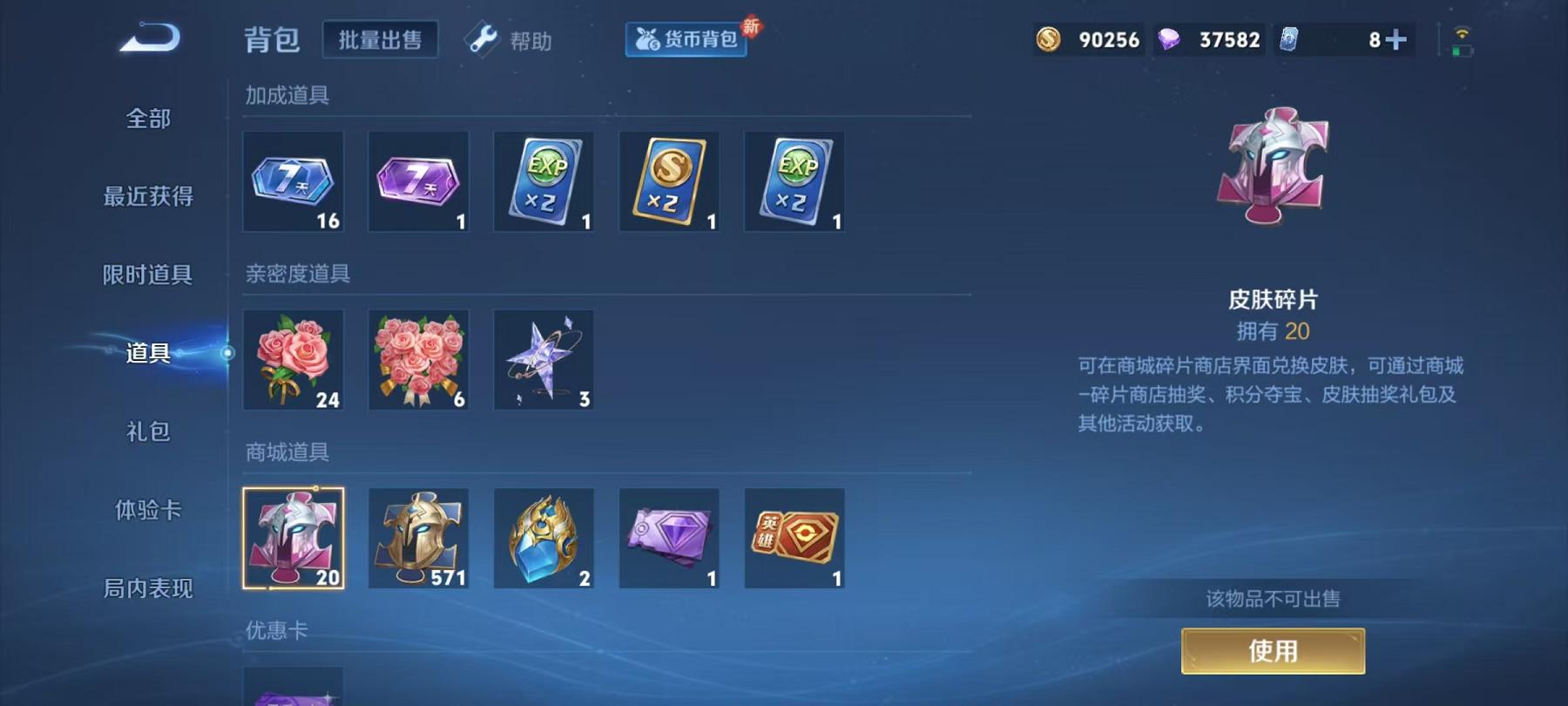The image size is (1568, 706).
Task: Switch to the 全部 sidebar tab
Action: point(148,118)
